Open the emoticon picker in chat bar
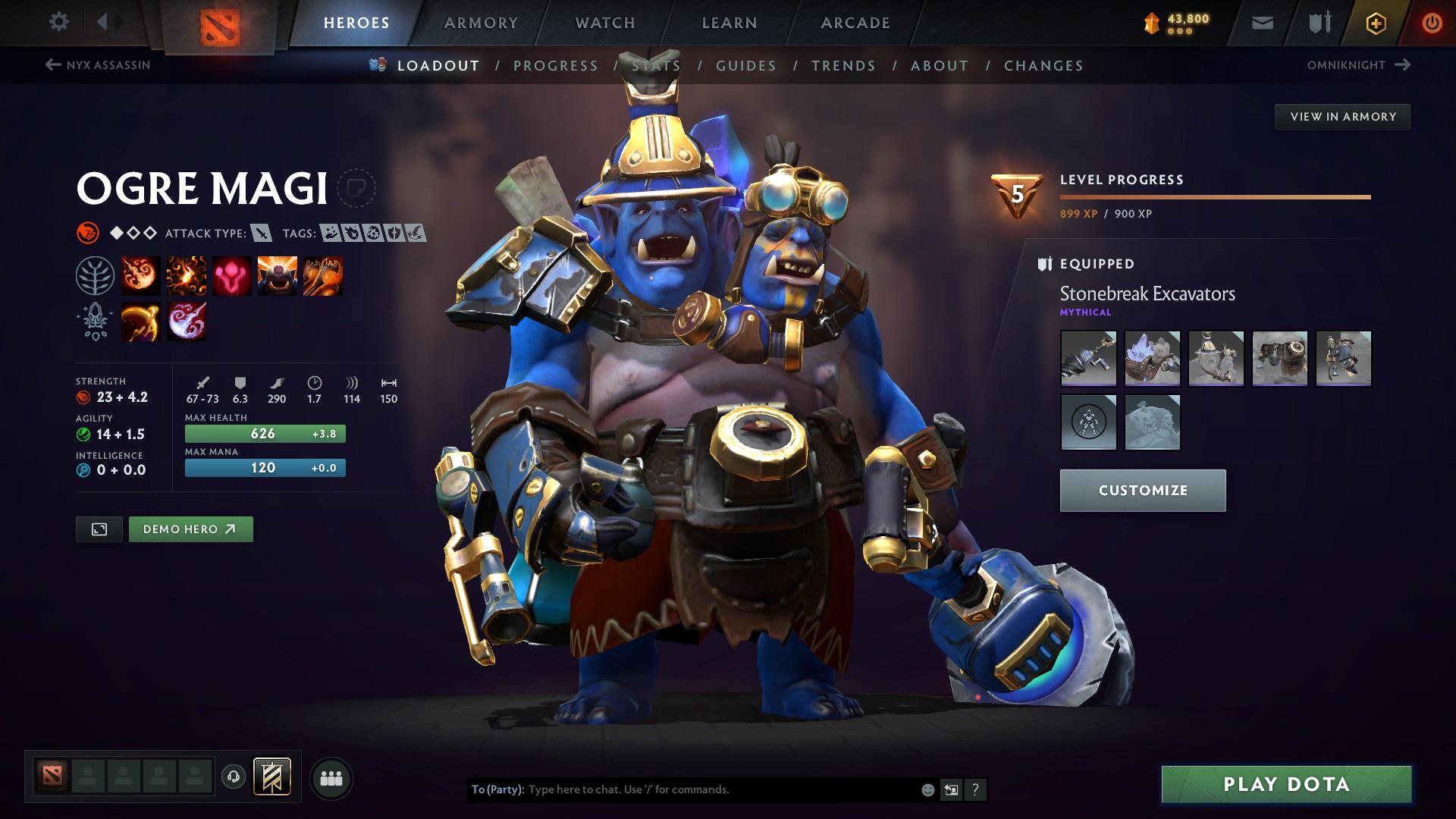The height and width of the screenshot is (819, 1456). [x=927, y=789]
